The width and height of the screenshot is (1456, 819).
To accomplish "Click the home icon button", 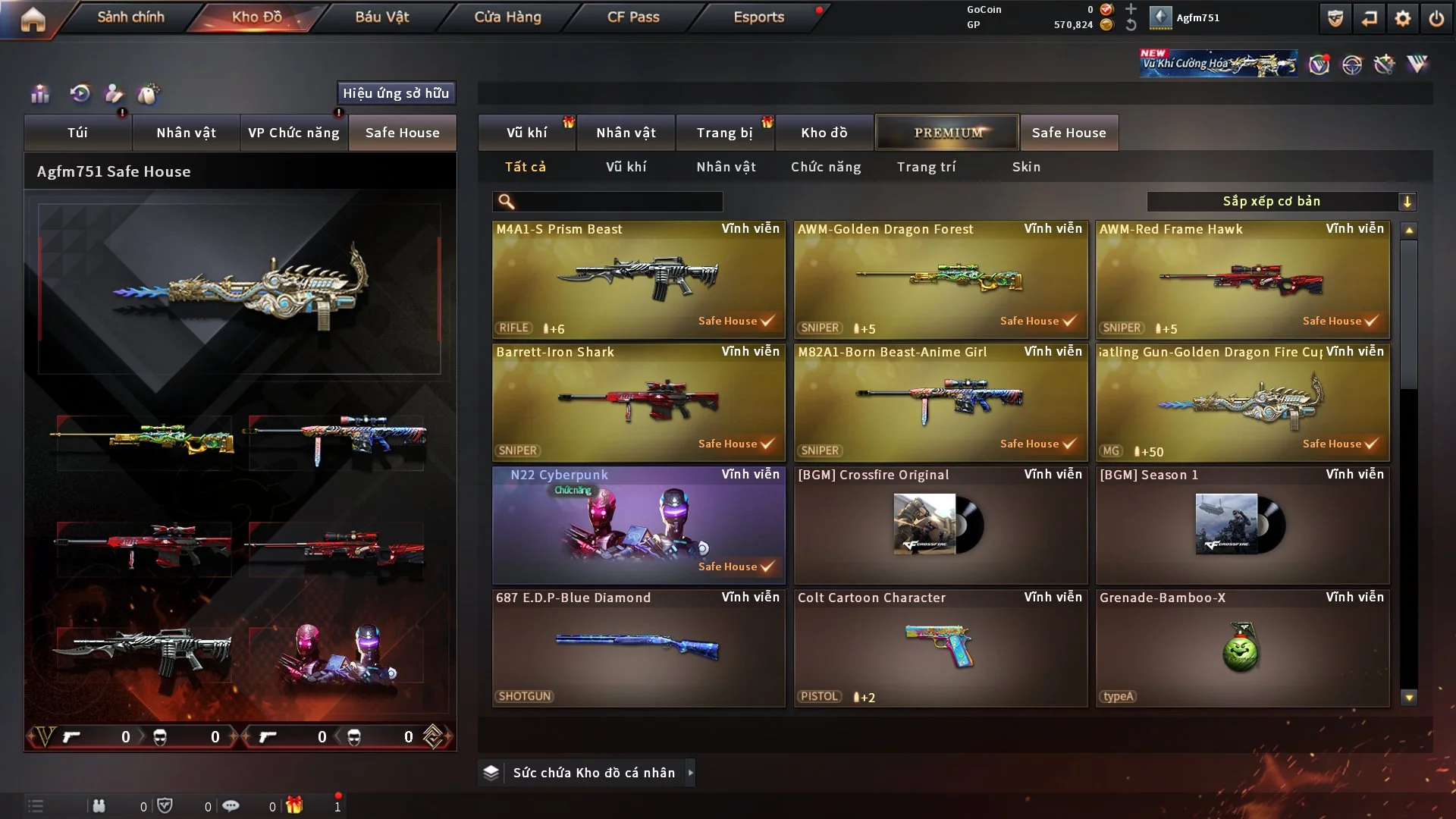I will tap(33, 18).
